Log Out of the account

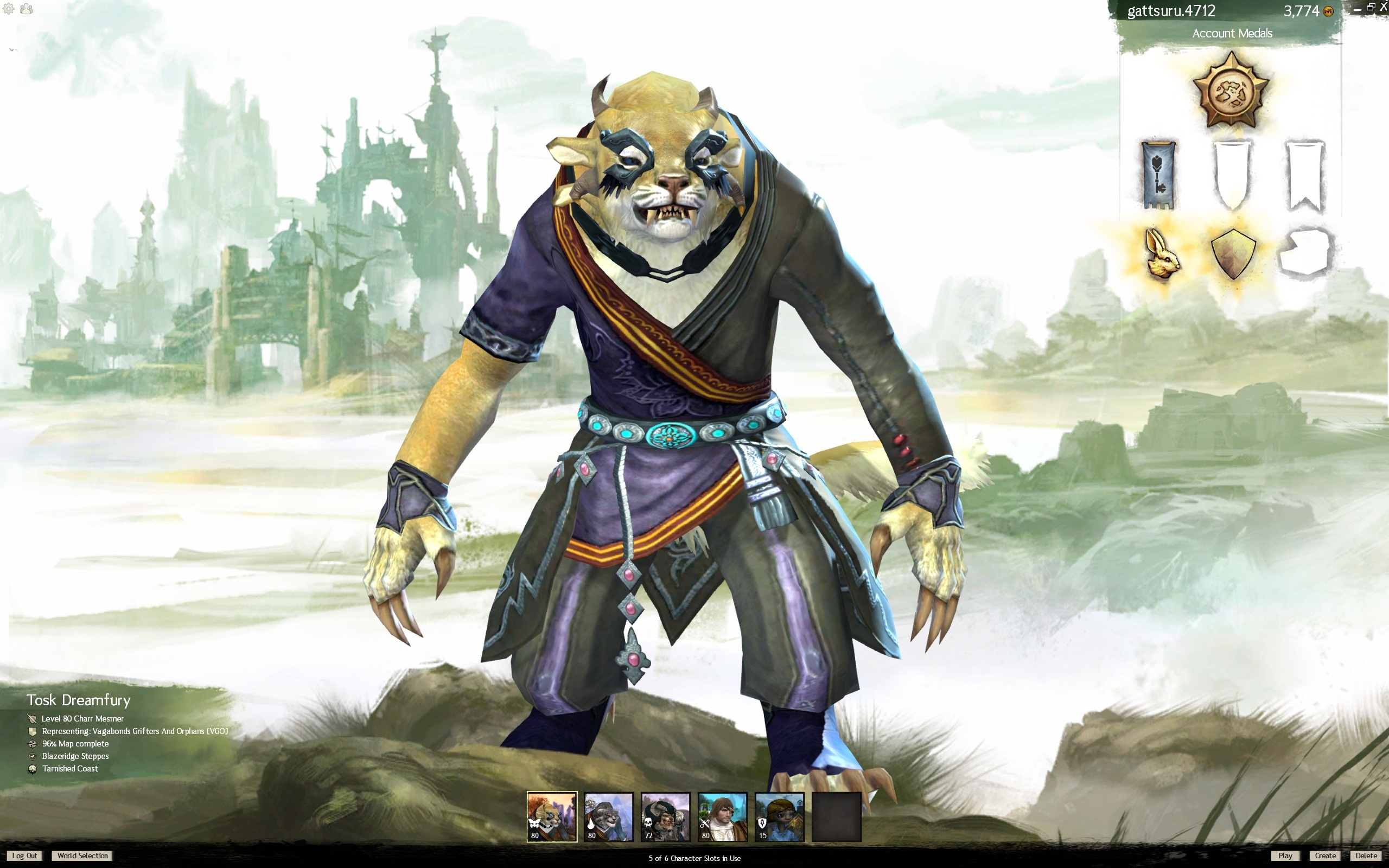coord(24,856)
